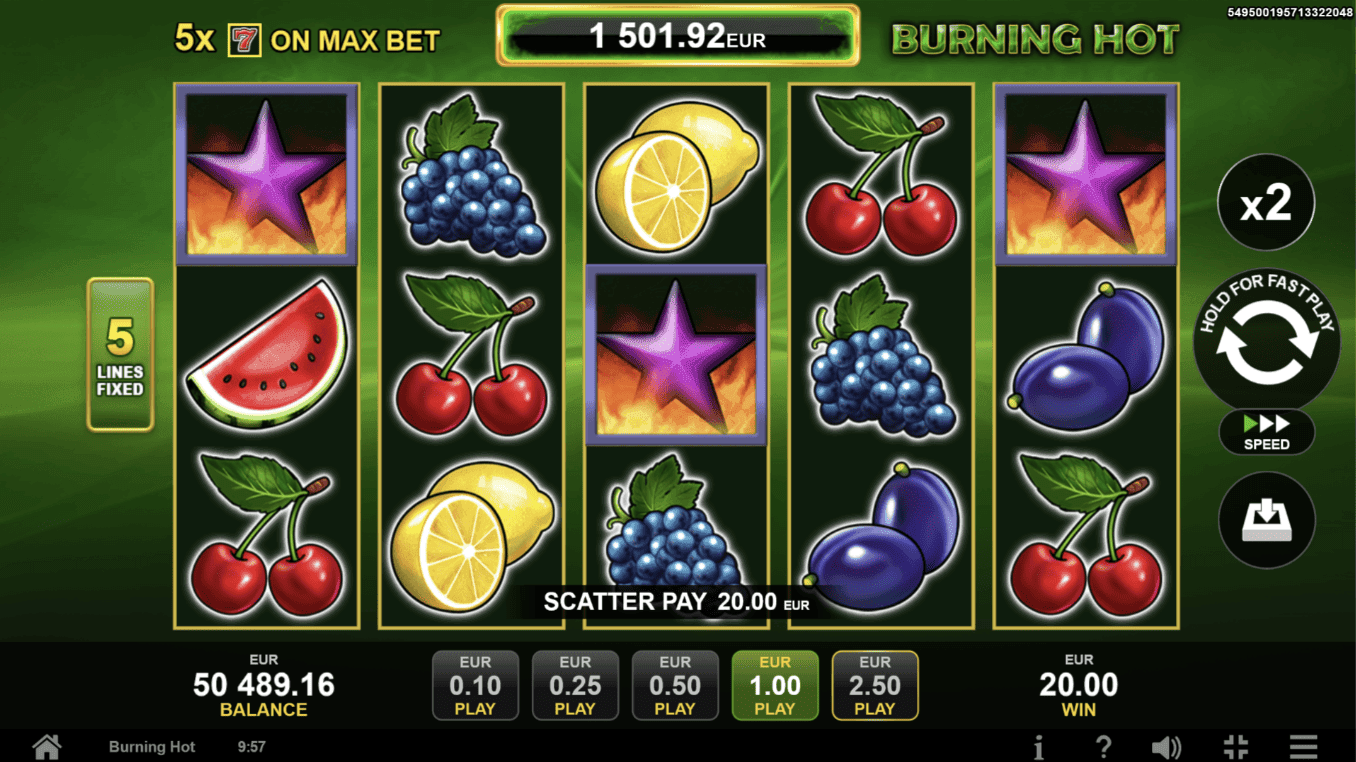Toggle fullscreen mode icon
Screen dimensions: 1356x762
tap(1236, 746)
